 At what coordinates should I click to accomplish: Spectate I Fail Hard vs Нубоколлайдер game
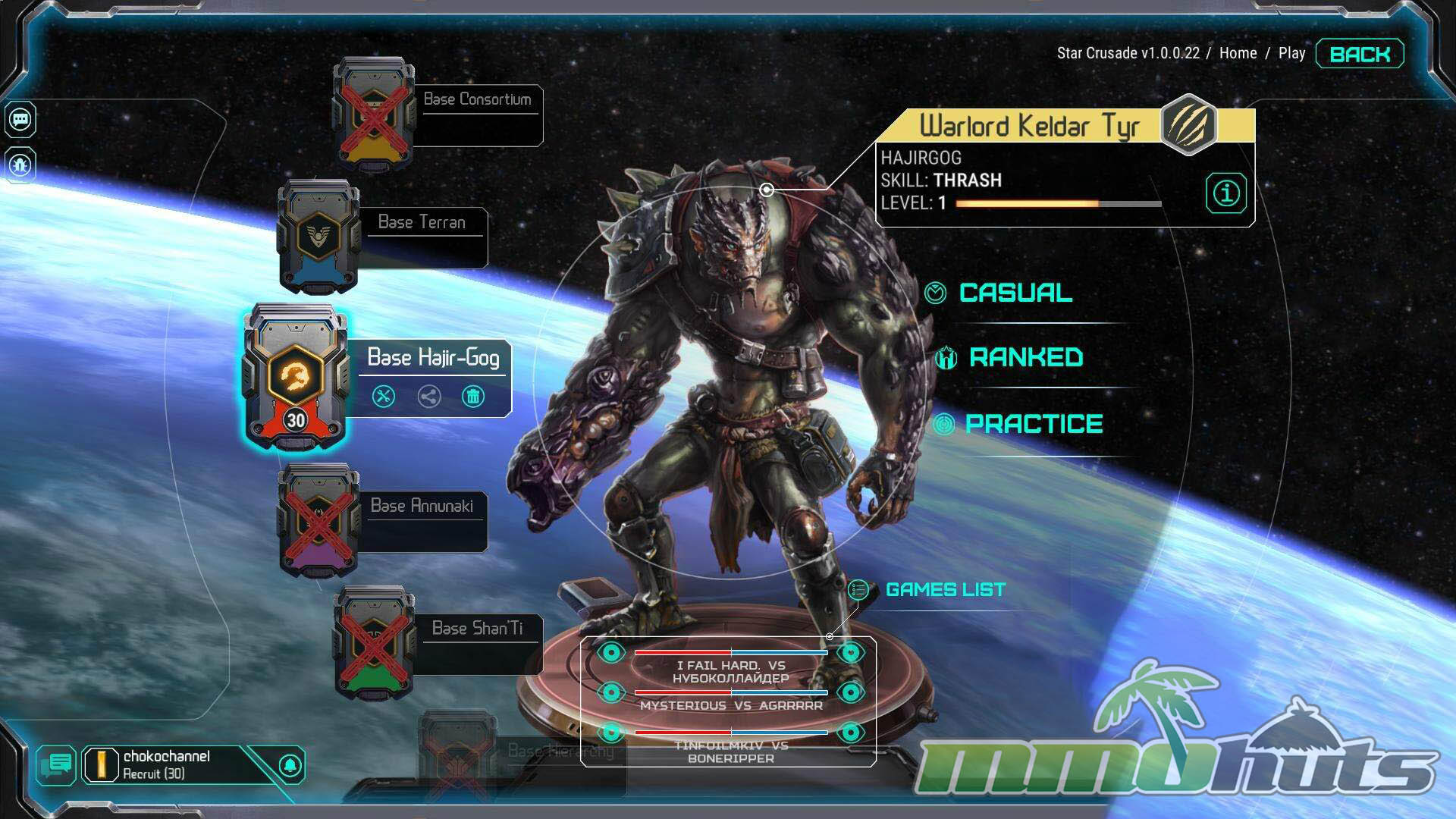click(x=611, y=652)
